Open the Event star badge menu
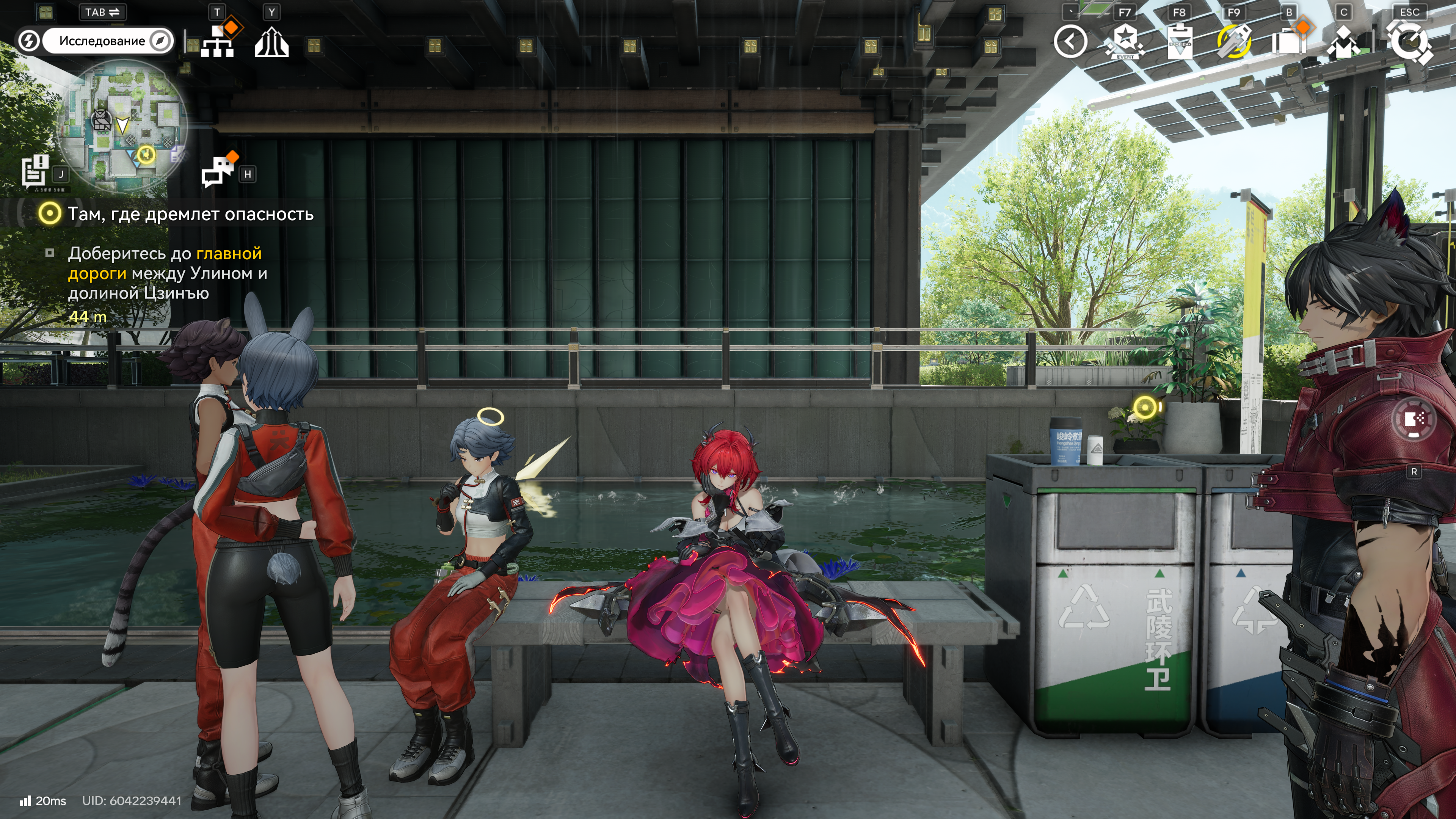Viewport: 1456px width, 819px height. (x=1125, y=42)
